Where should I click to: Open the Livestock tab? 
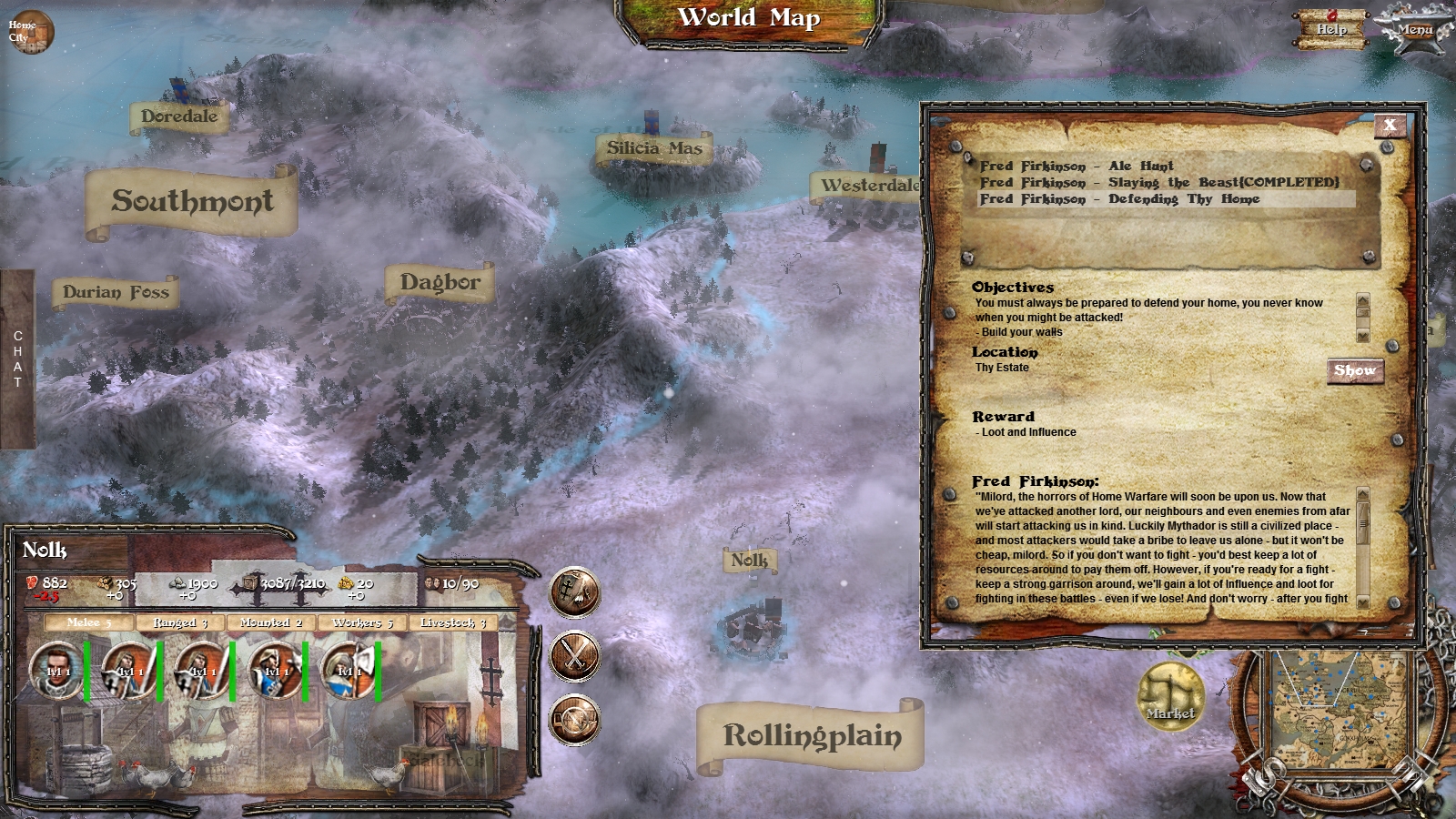pyautogui.click(x=453, y=622)
